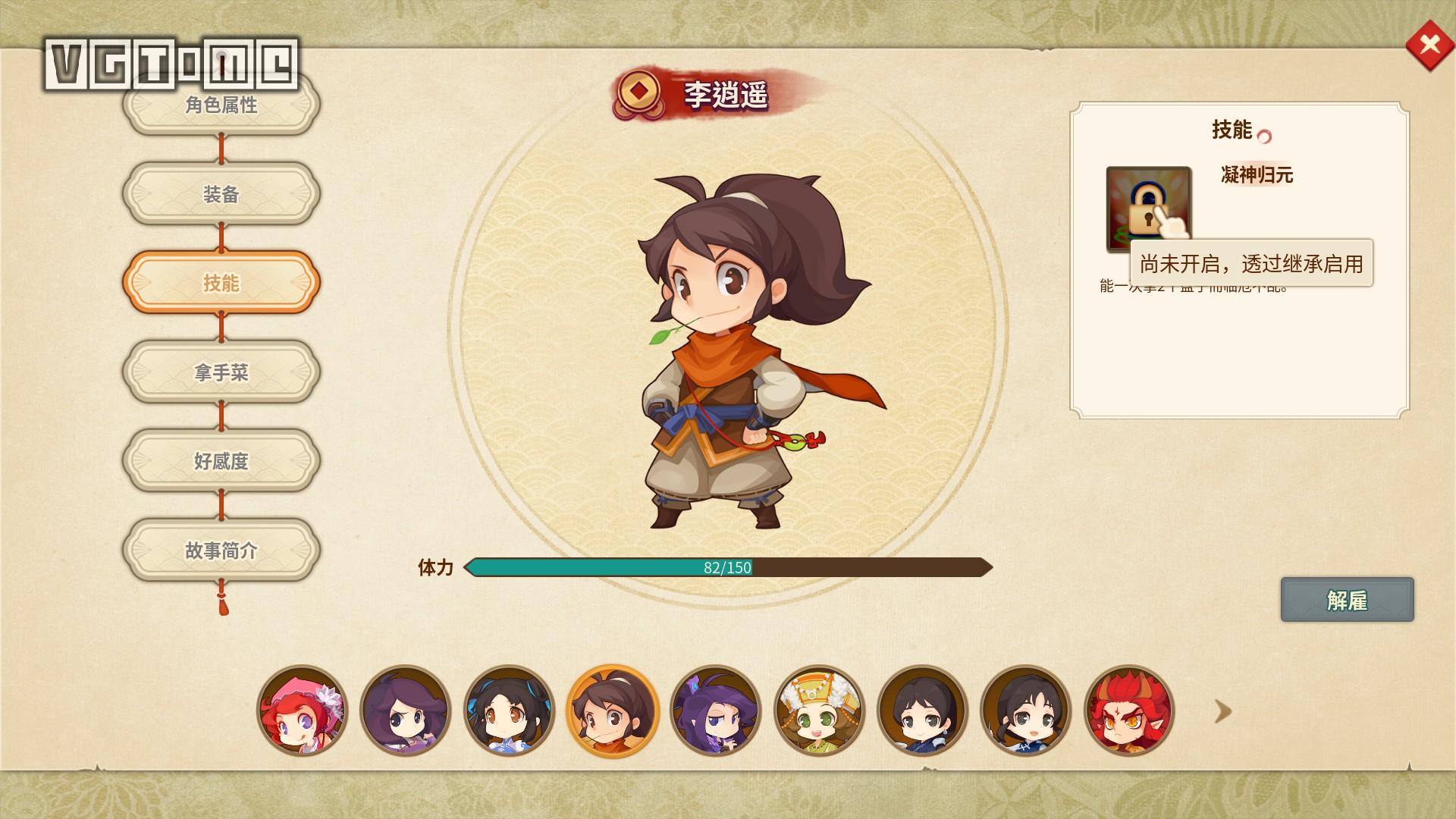Click the locked 凝神归元 skill icon
1456x819 pixels.
pos(1148,209)
